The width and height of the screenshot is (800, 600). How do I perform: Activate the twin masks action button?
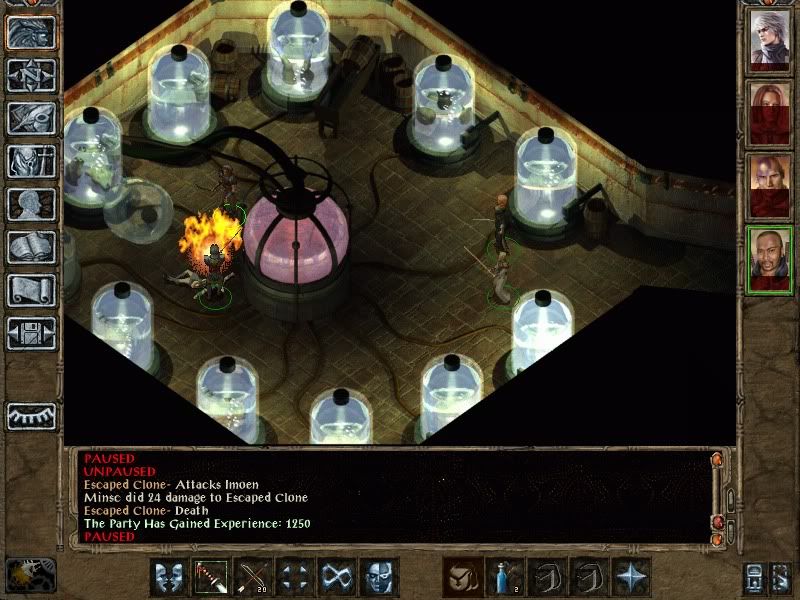point(170,577)
